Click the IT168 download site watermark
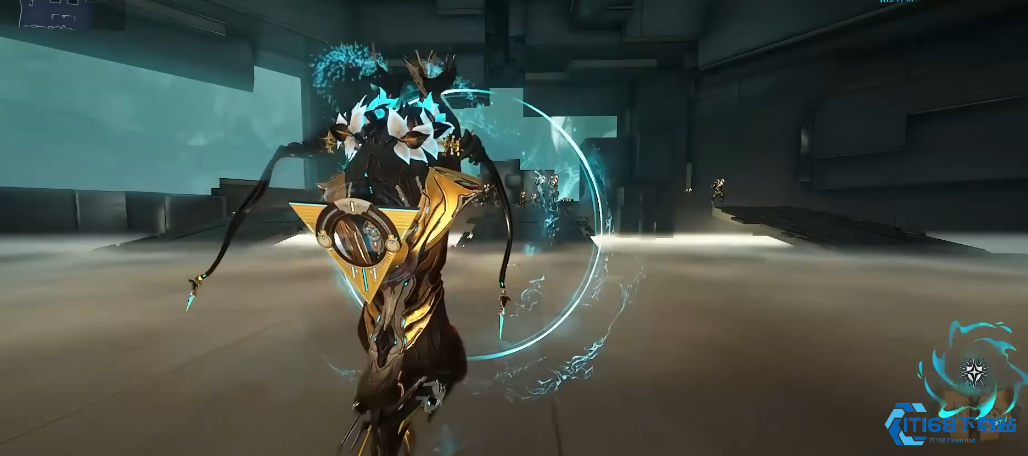The height and width of the screenshot is (456, 1028). pos(950,427)
